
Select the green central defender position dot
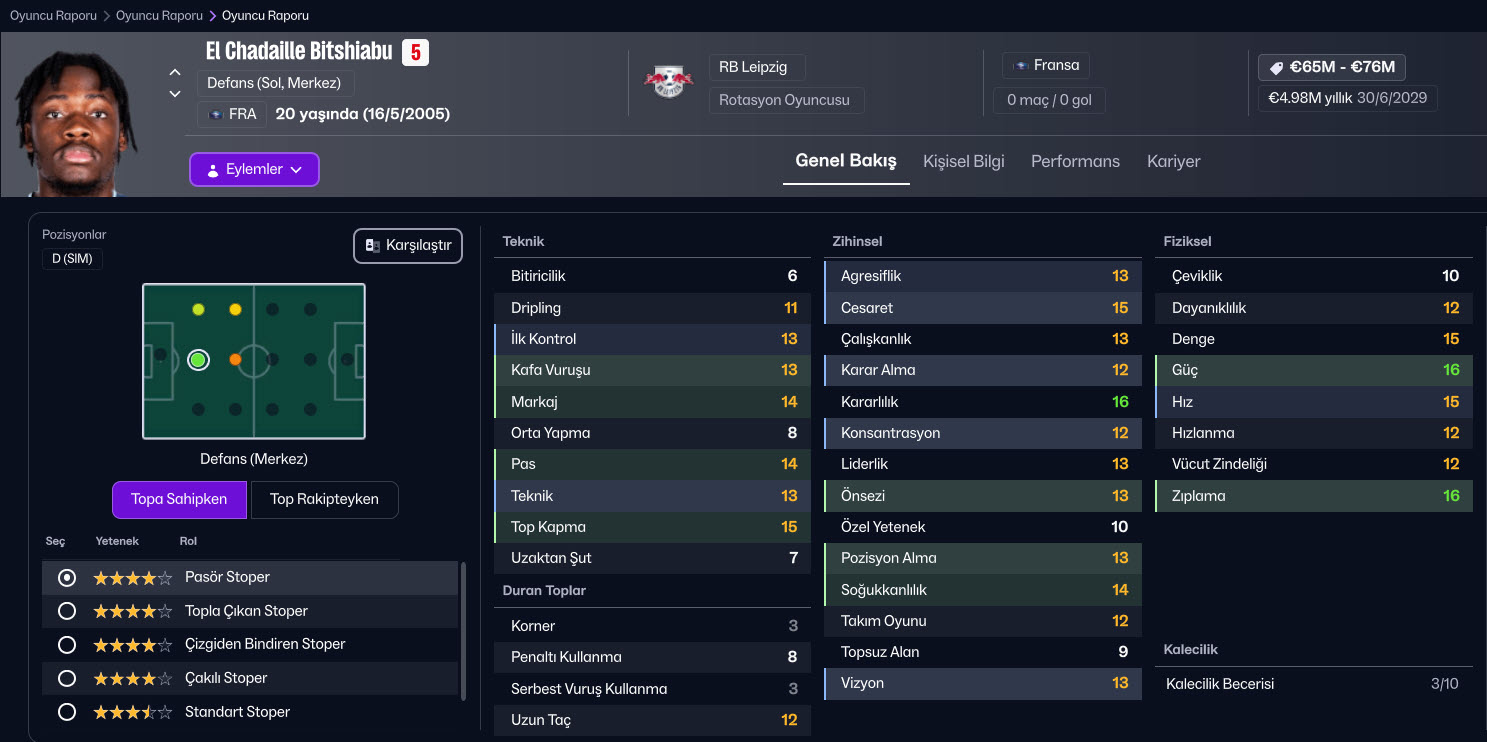click(198, 360)
